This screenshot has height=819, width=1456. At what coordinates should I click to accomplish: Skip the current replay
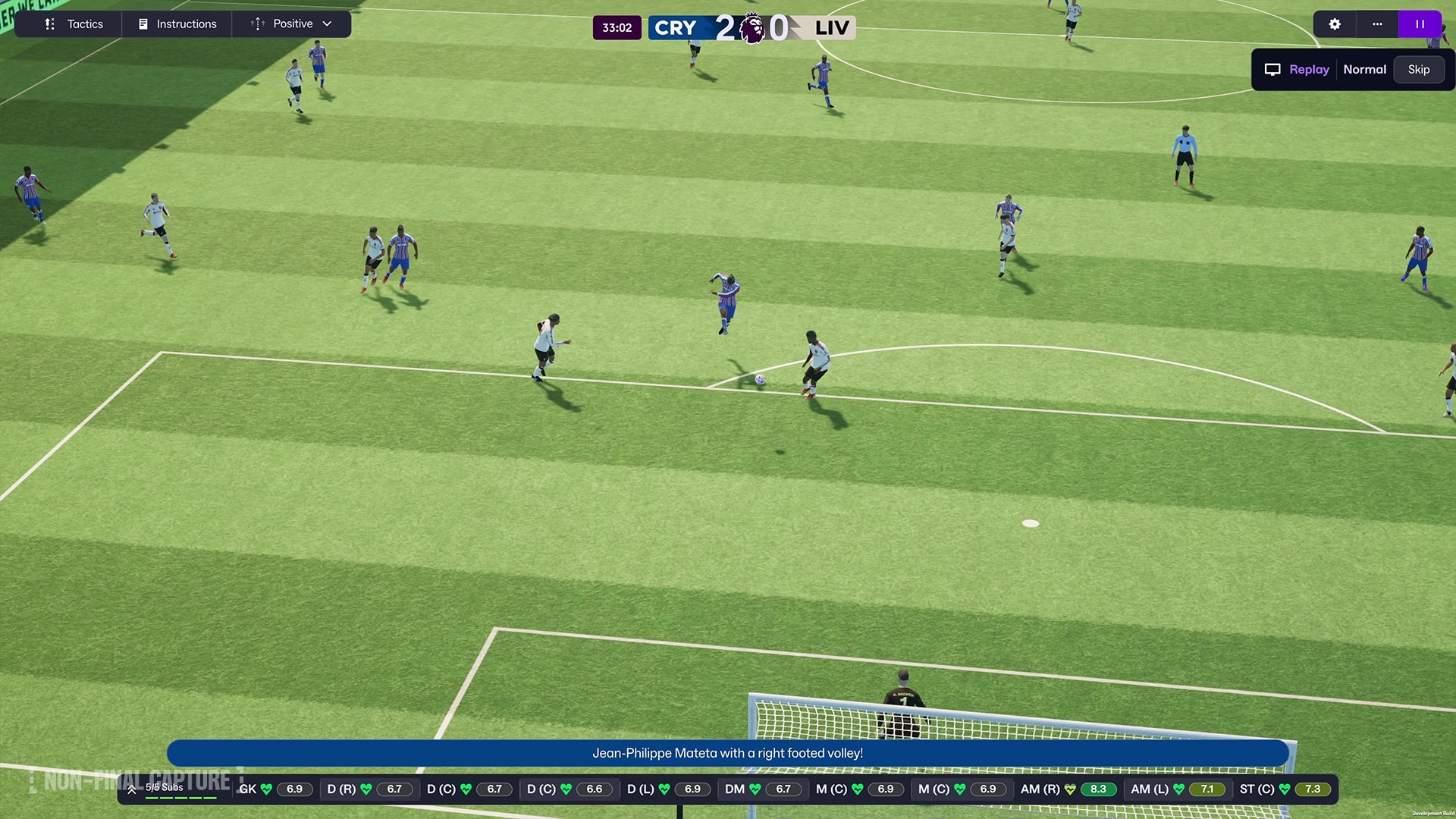(1418, 69)
